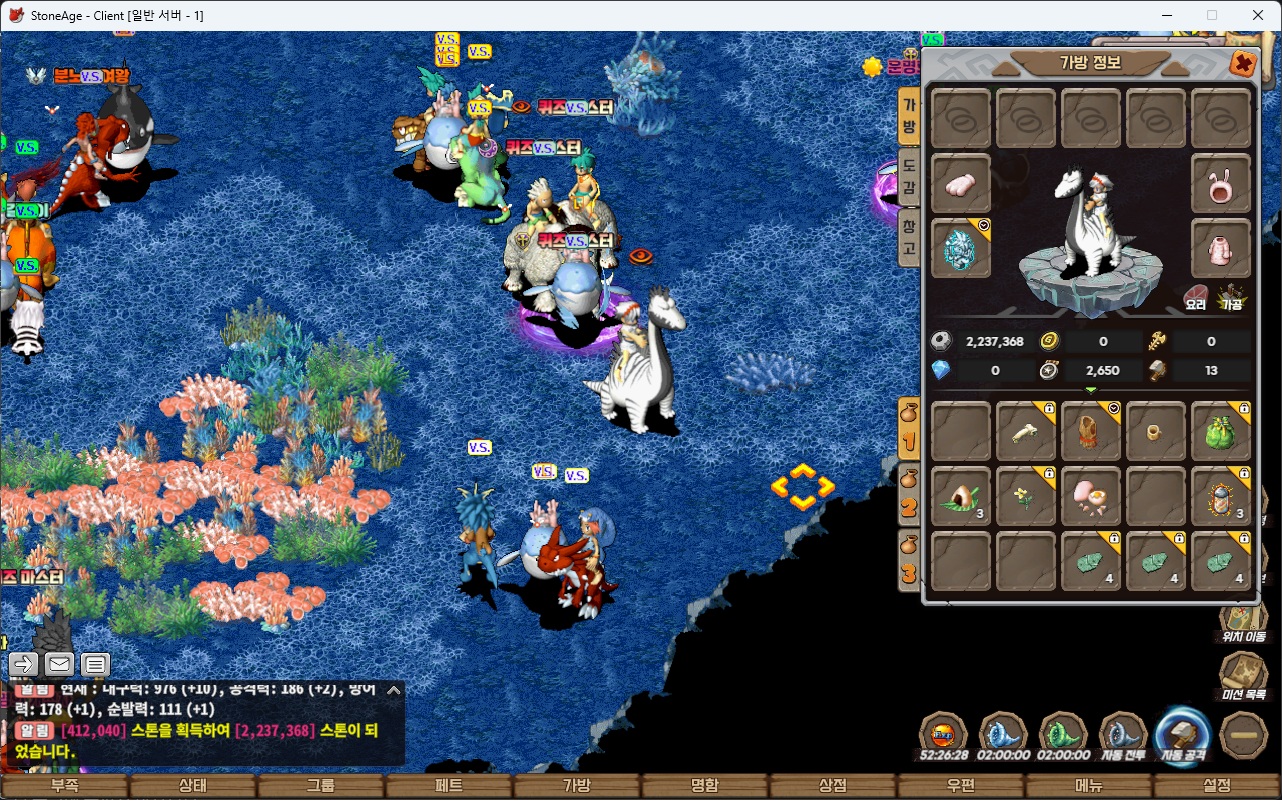Screen dimensions: 1282x802
Task: Select bag page 2 pouch tab
Action: 909,496
